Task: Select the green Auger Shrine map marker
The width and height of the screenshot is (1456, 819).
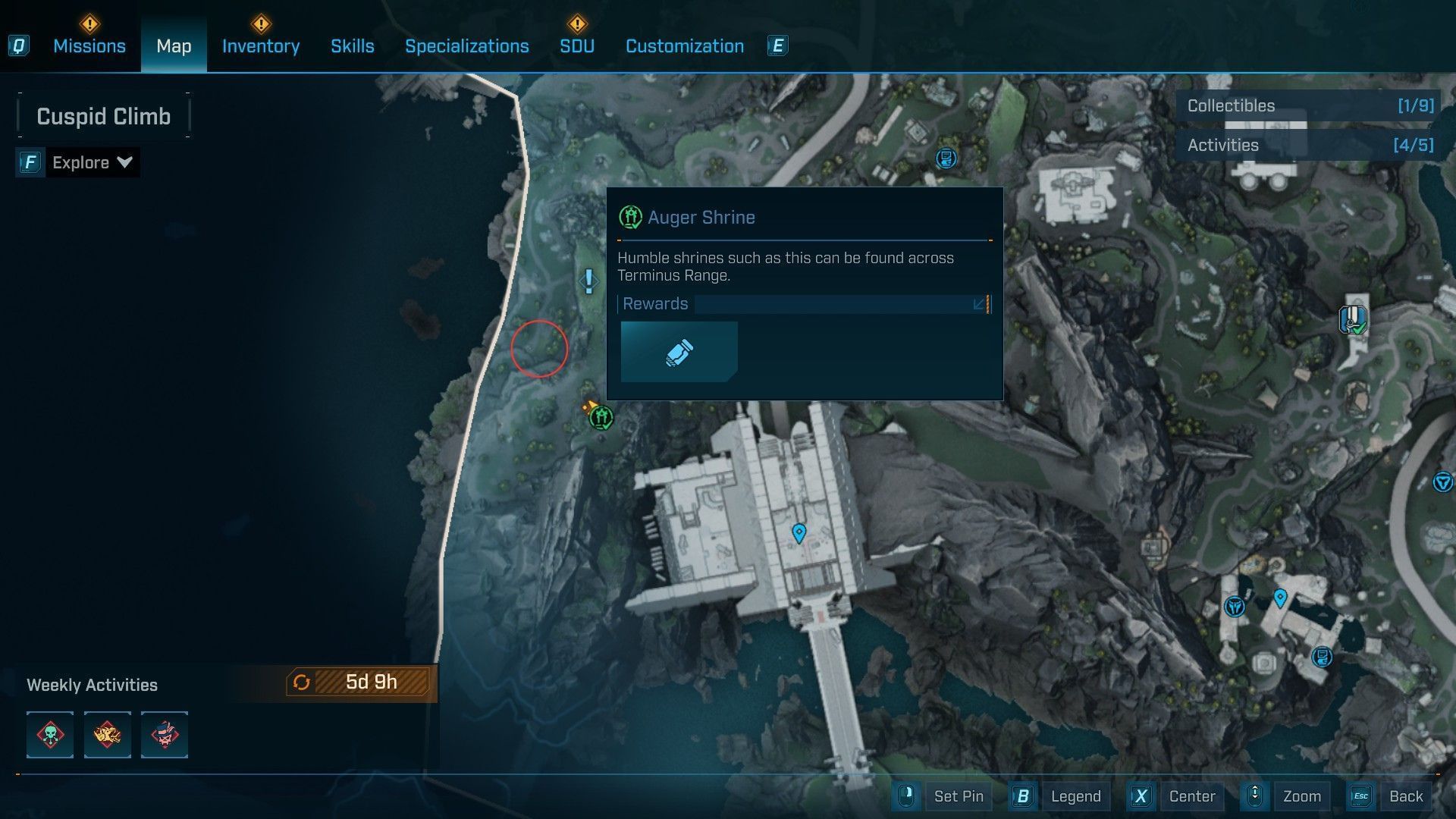Action: (x=601, y=417)
